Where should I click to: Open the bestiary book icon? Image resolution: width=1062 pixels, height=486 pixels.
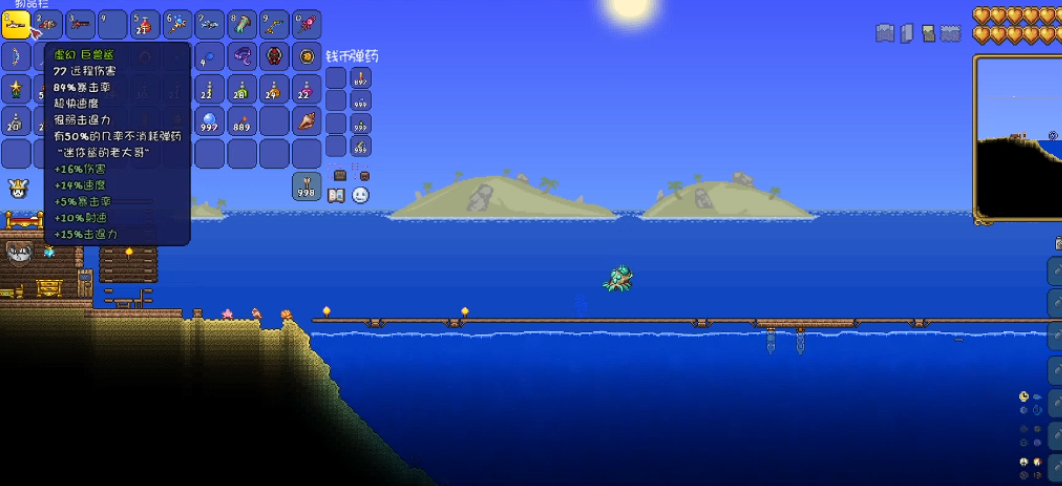tap(336, 195)
